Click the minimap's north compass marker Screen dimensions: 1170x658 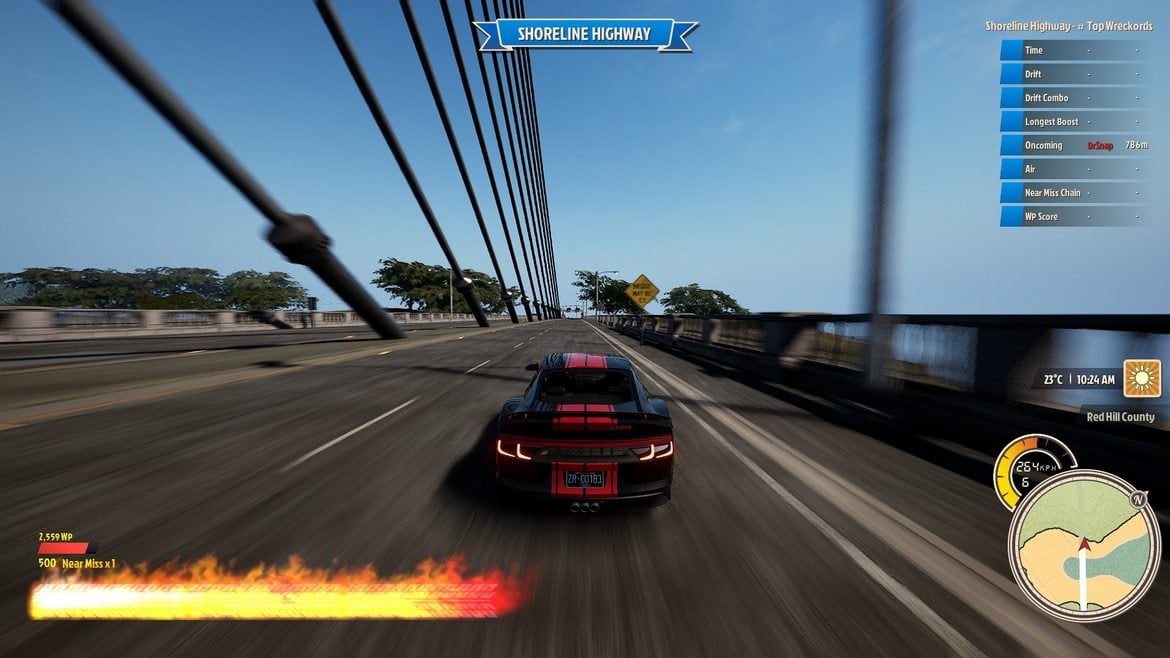click(x=1138, y=499)
